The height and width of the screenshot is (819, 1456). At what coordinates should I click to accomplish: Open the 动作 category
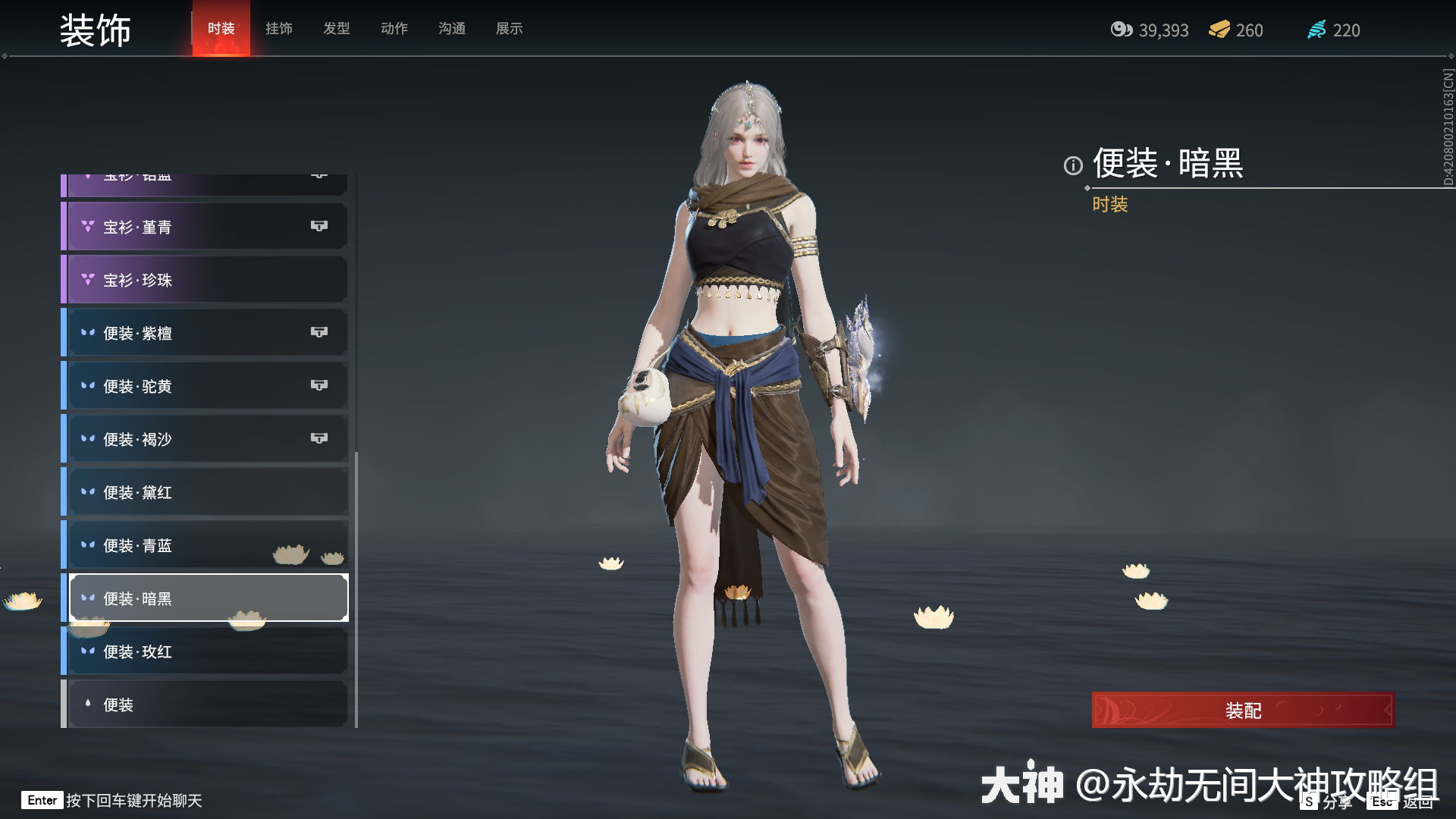[394, 29]
